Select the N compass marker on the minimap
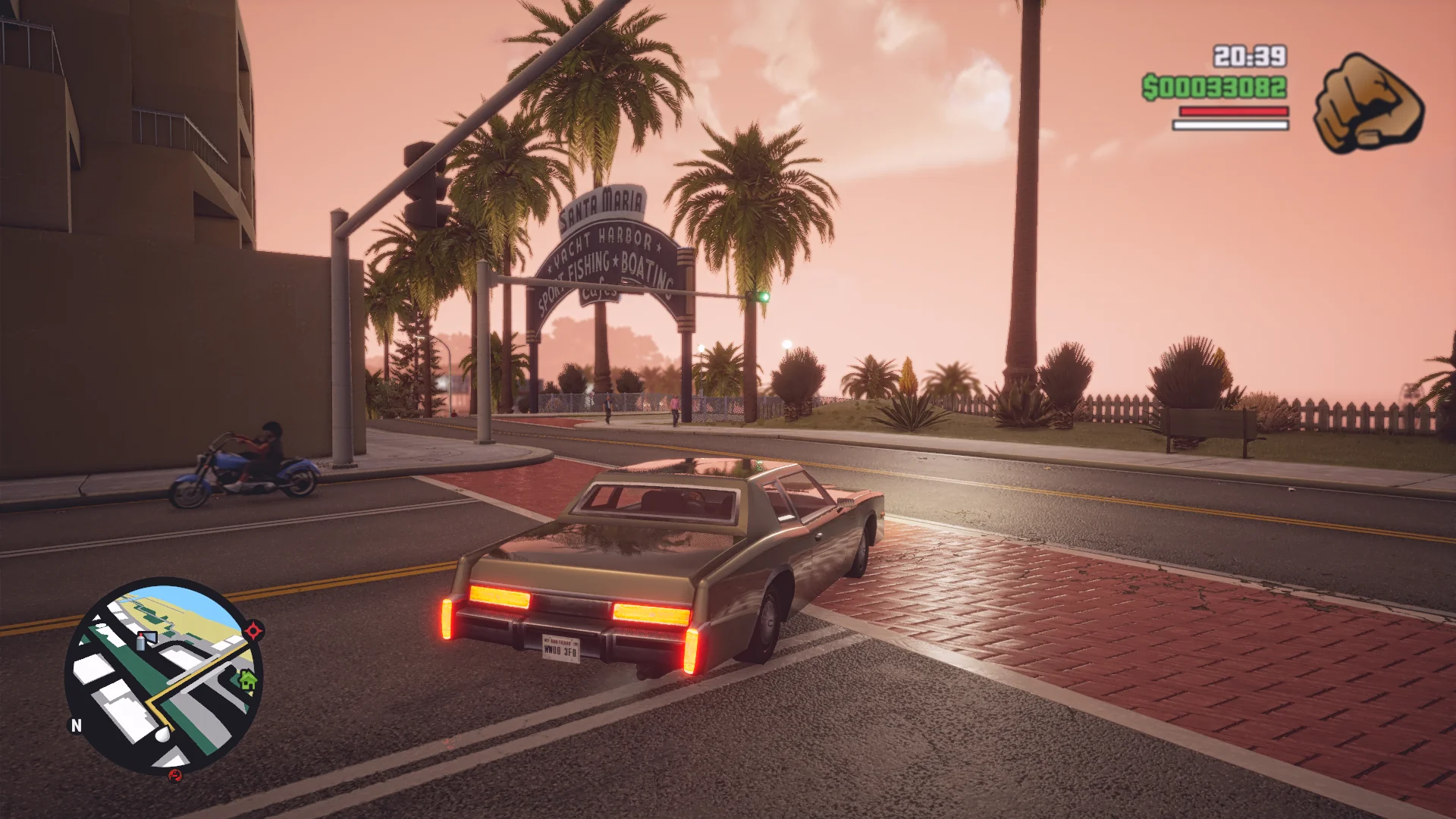The image size is (1456, 819). 76,725
